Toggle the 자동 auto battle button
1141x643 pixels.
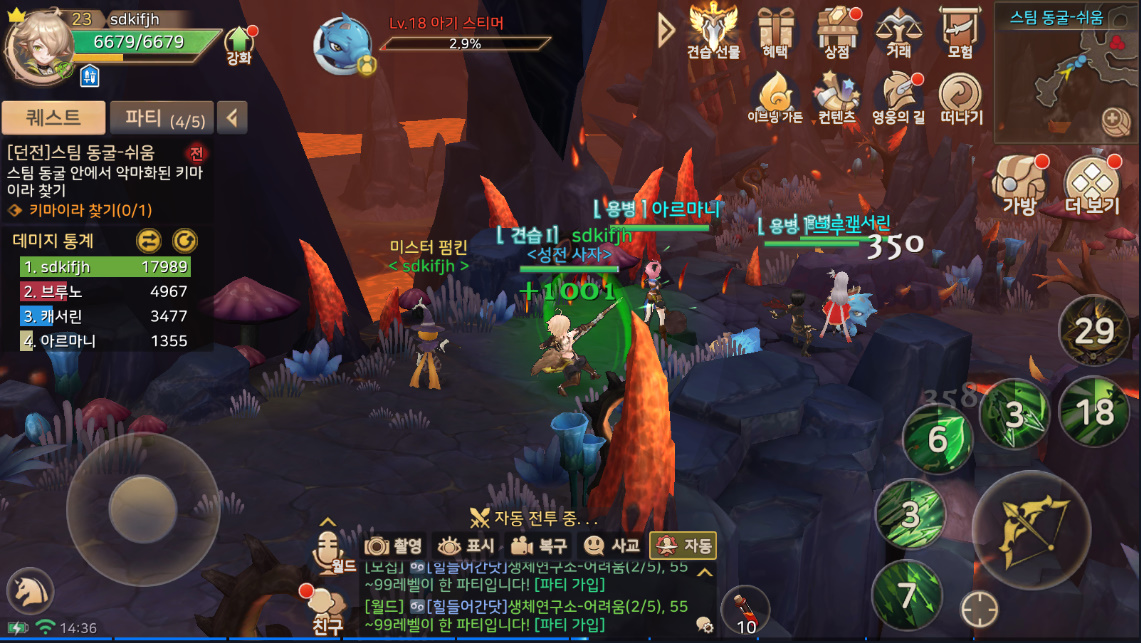pos(684,546)
